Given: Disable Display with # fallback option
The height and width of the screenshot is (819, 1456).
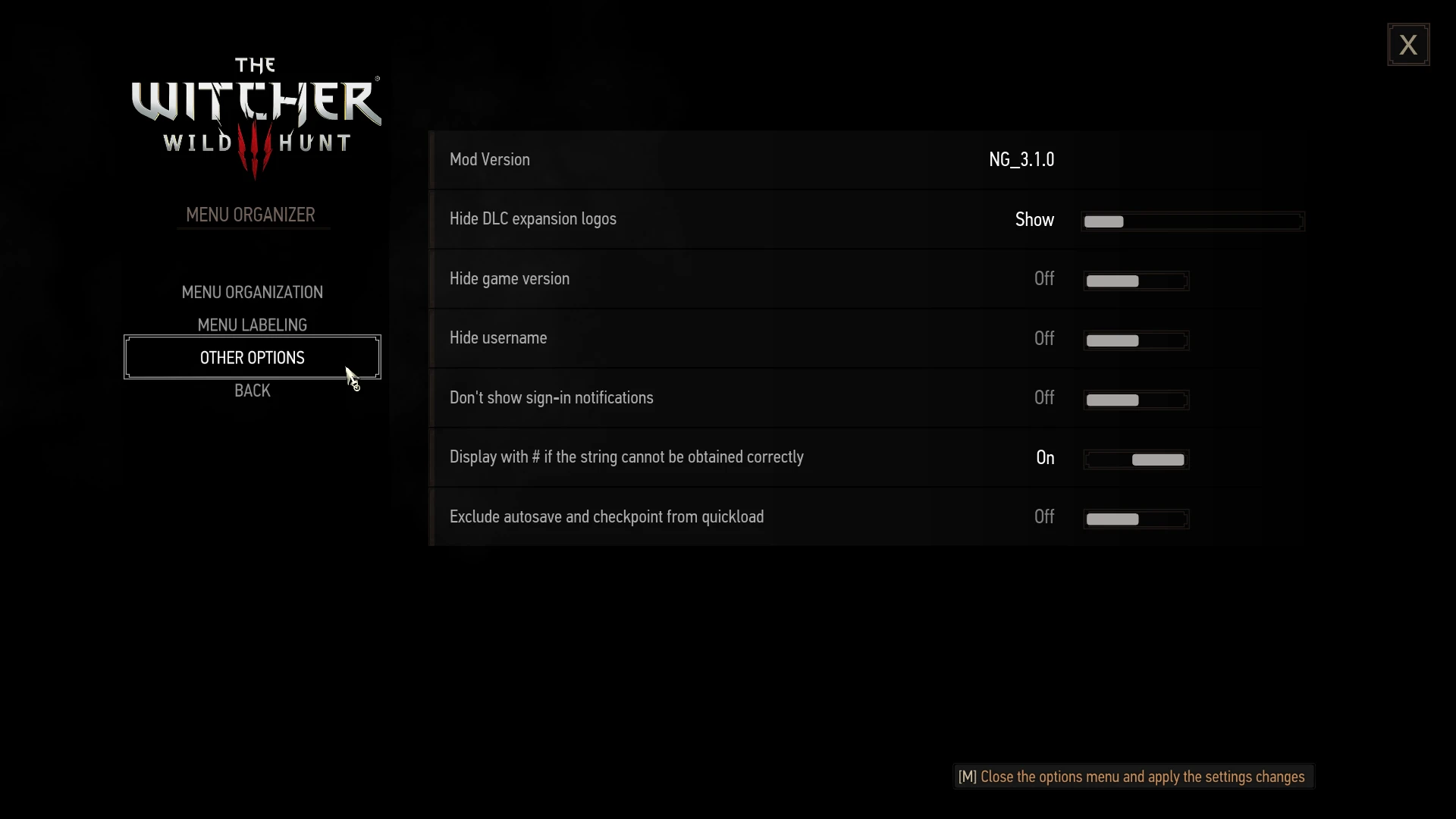Looking at the screenshot, I should (x=1135, y=459).
